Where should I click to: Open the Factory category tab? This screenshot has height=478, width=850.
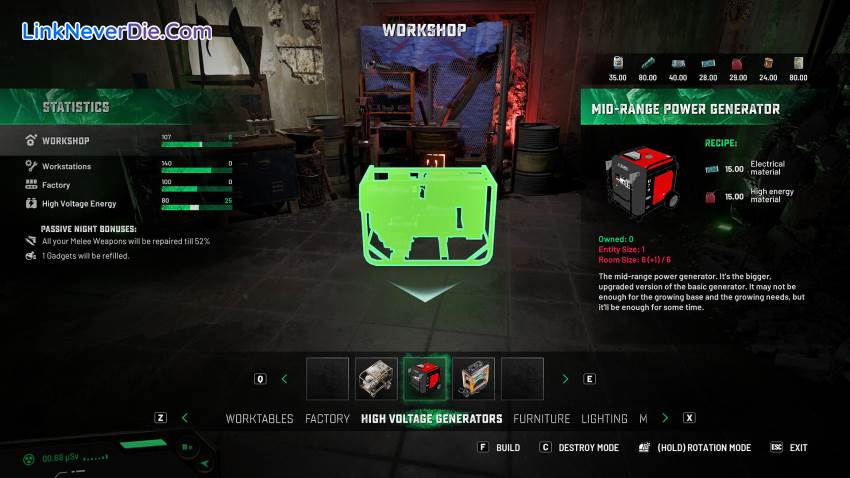click(327, 418)
